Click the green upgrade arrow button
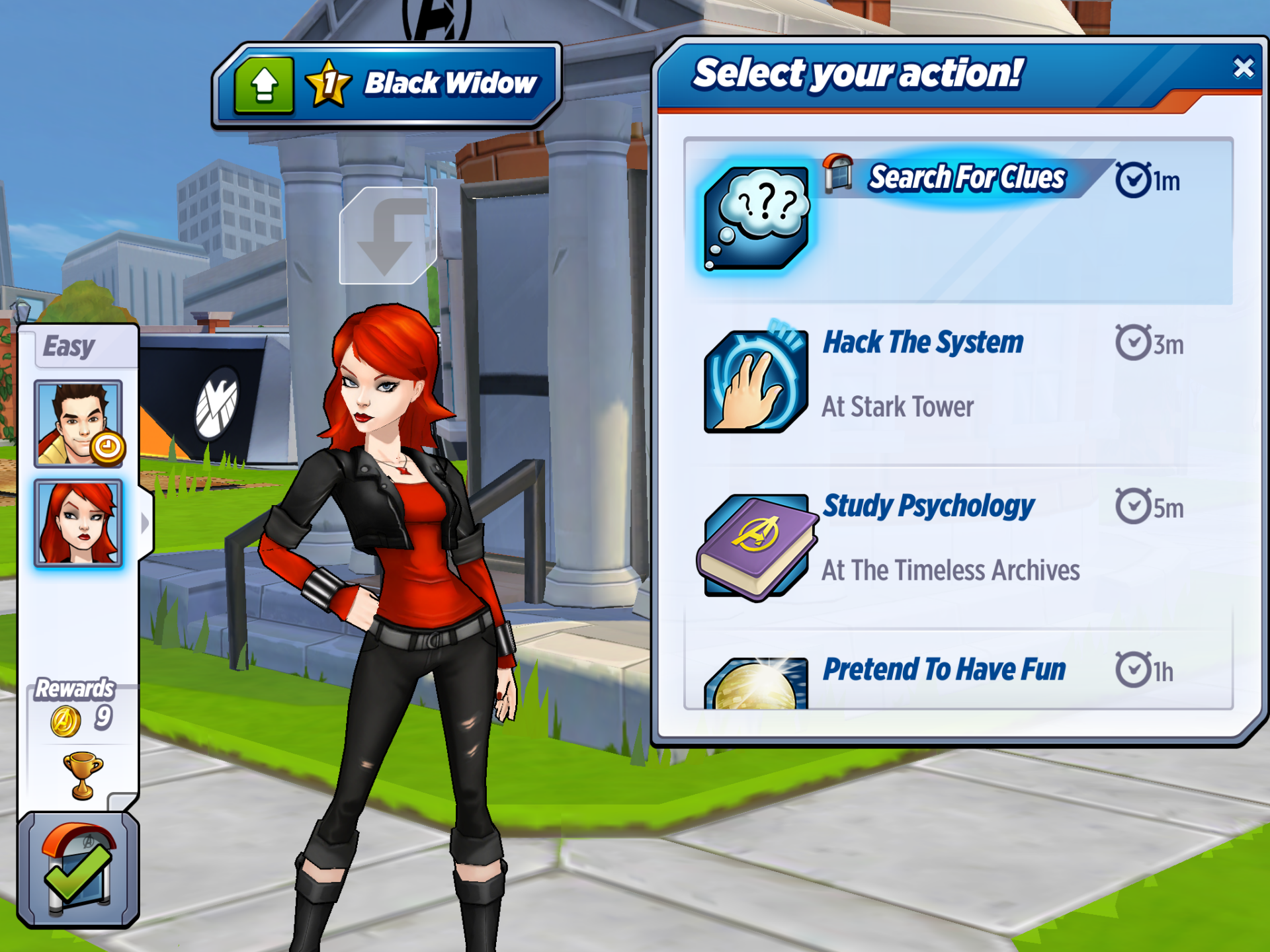 264,85
